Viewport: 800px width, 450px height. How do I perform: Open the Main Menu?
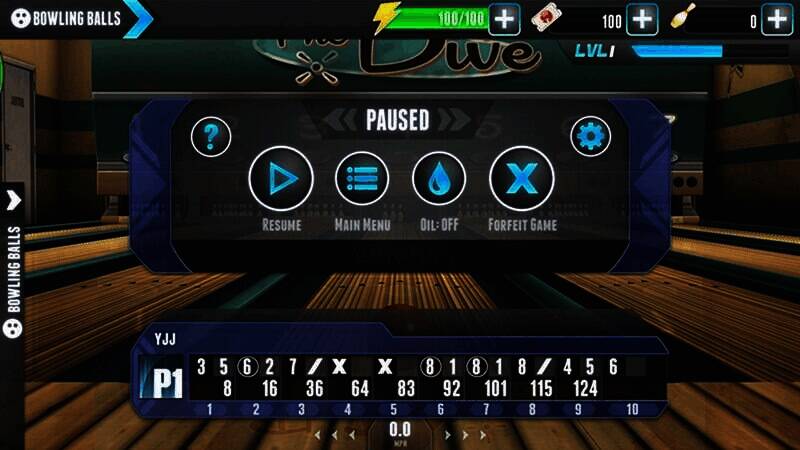click(x=361, y=179)
